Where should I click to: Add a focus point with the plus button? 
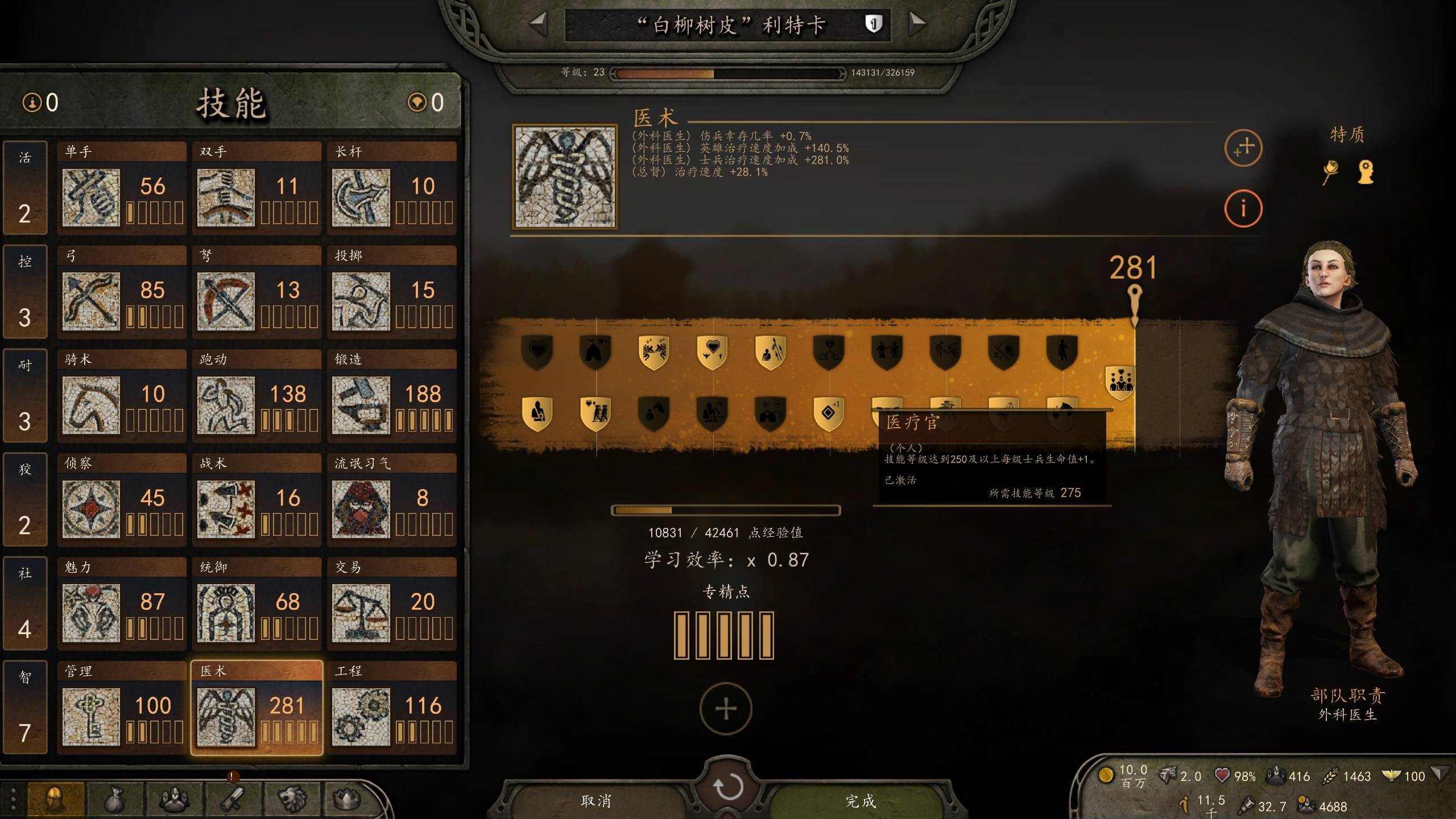(726, 709)
